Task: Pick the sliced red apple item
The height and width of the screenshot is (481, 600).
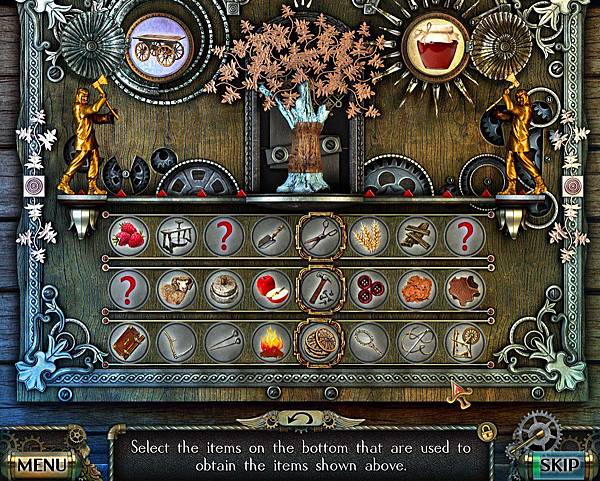Action: 273,290
